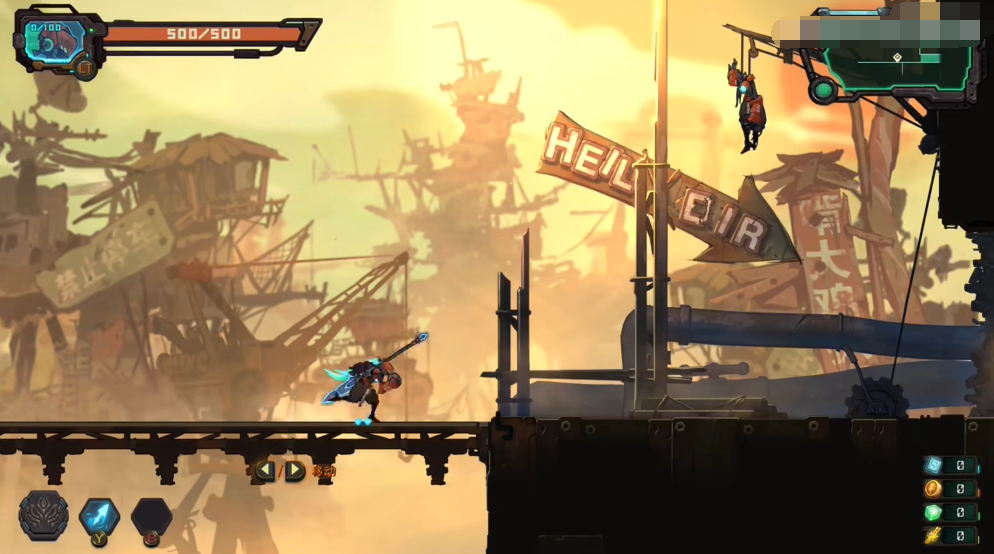Select the empty dark hexagon skill slot
Viewport: 994px width, 554px height.
click(151, 517)
